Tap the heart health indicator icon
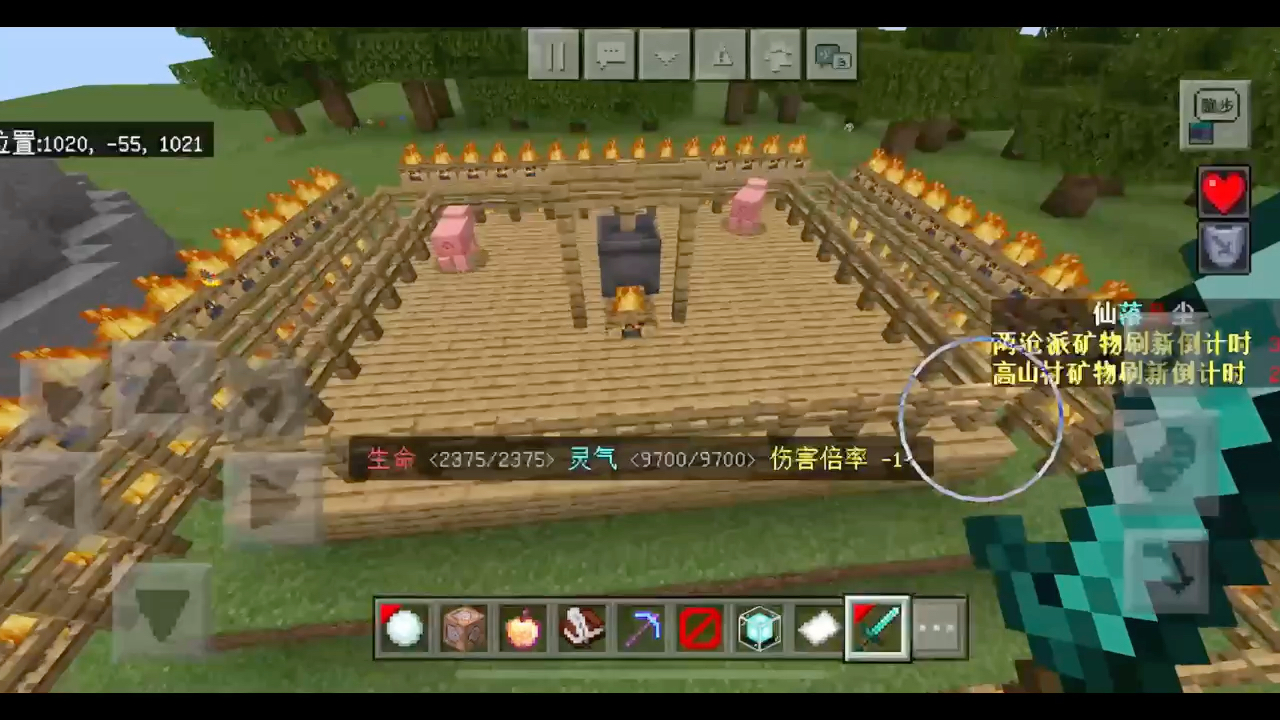1280x720 pixels. 1224,190
